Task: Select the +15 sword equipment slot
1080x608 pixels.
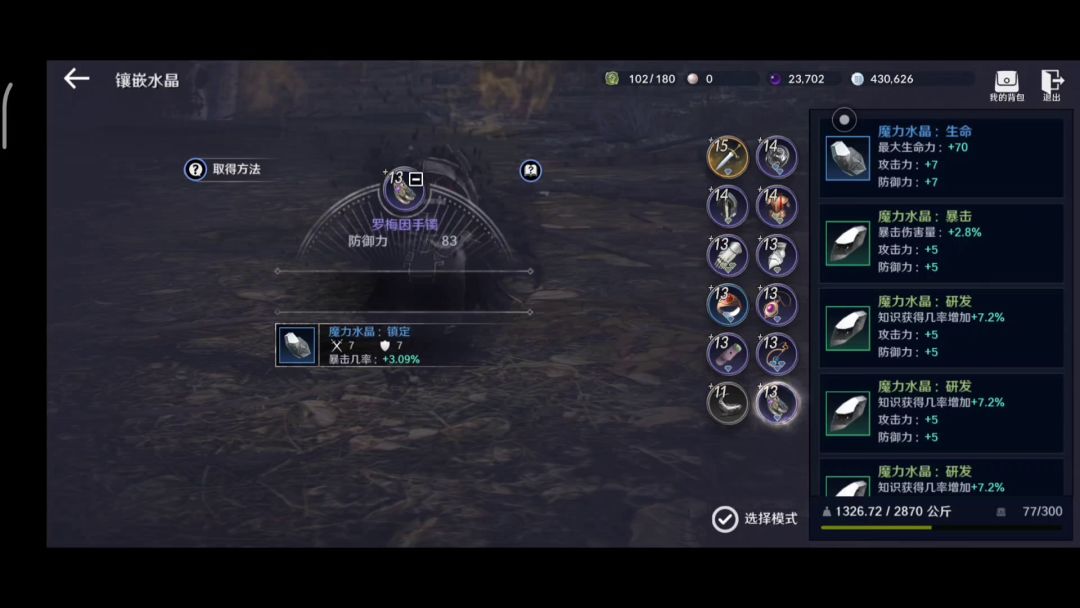Action: [727, 157]
